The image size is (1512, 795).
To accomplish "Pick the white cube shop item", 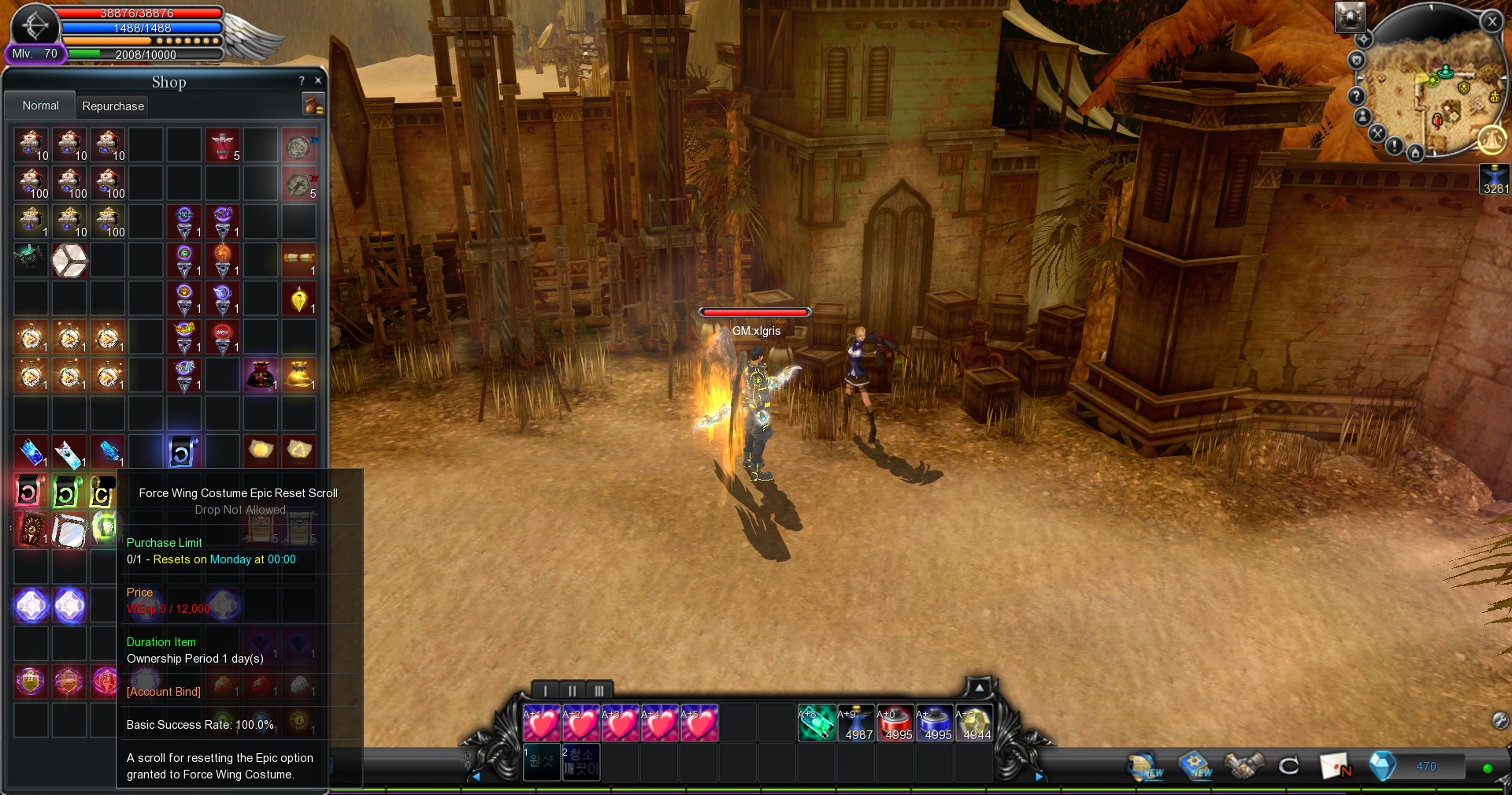I will 69,260.
